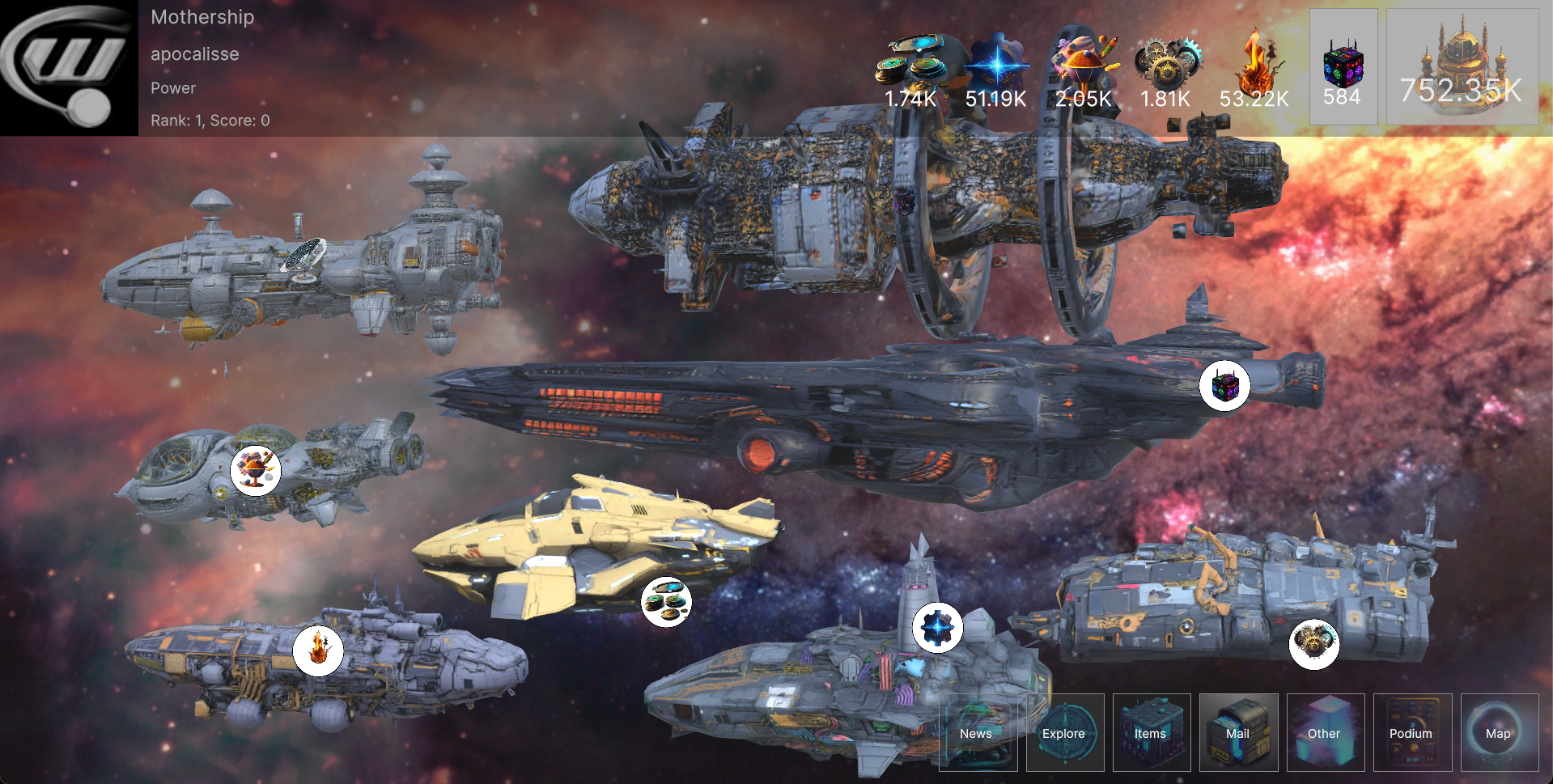Select the colorful cube resource box showing 584
The height and width of the screenshot is (784, 1553).
coord(1343,67)
